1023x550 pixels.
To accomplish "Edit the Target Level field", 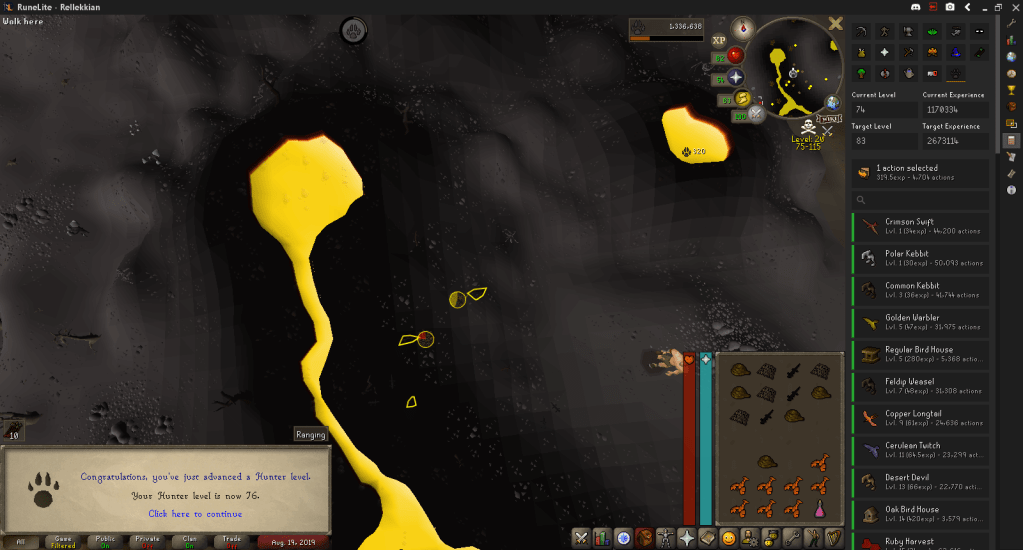I will [884, 141].
